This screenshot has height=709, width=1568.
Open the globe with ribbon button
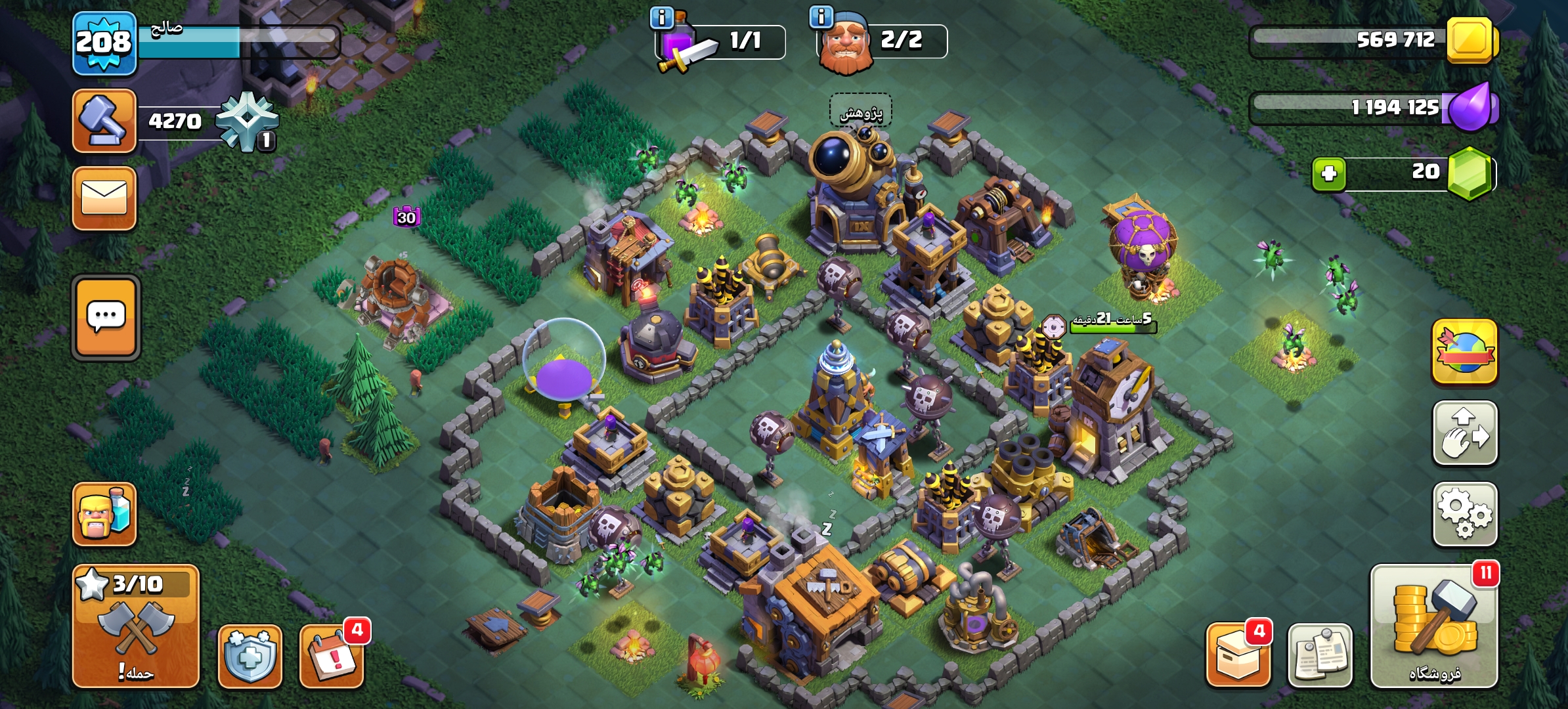click(1465, 352)
